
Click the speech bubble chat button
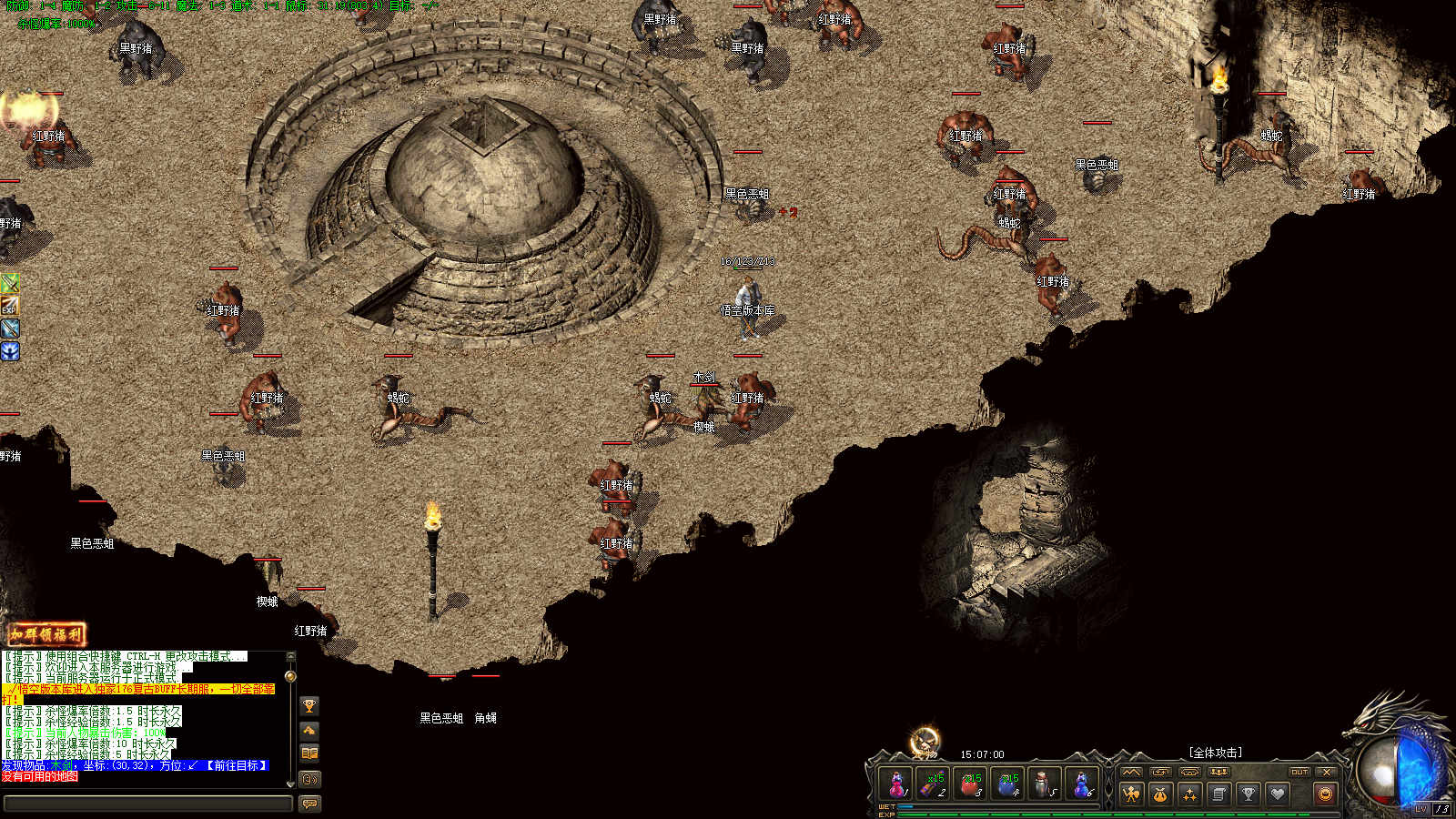pyautogui.click(x=309, y=804)
